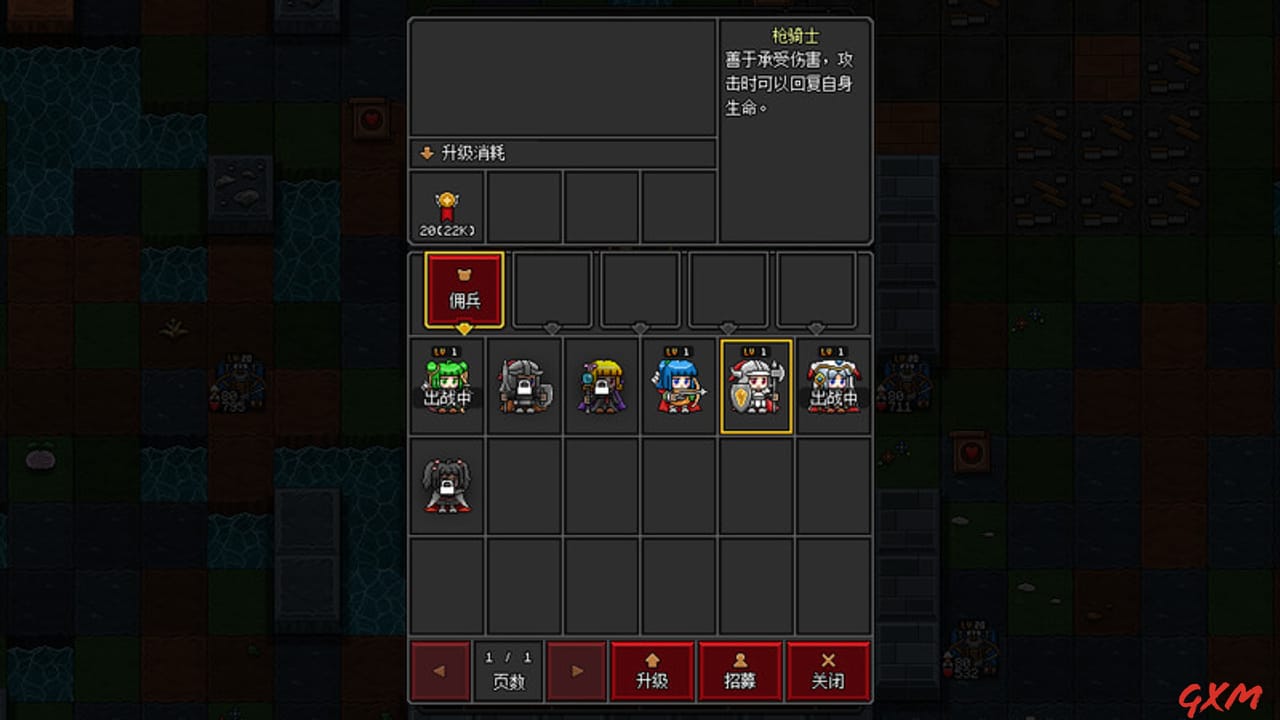Select the second empty category tab
The image size is (1280, 720).
(x=551, y=290)
